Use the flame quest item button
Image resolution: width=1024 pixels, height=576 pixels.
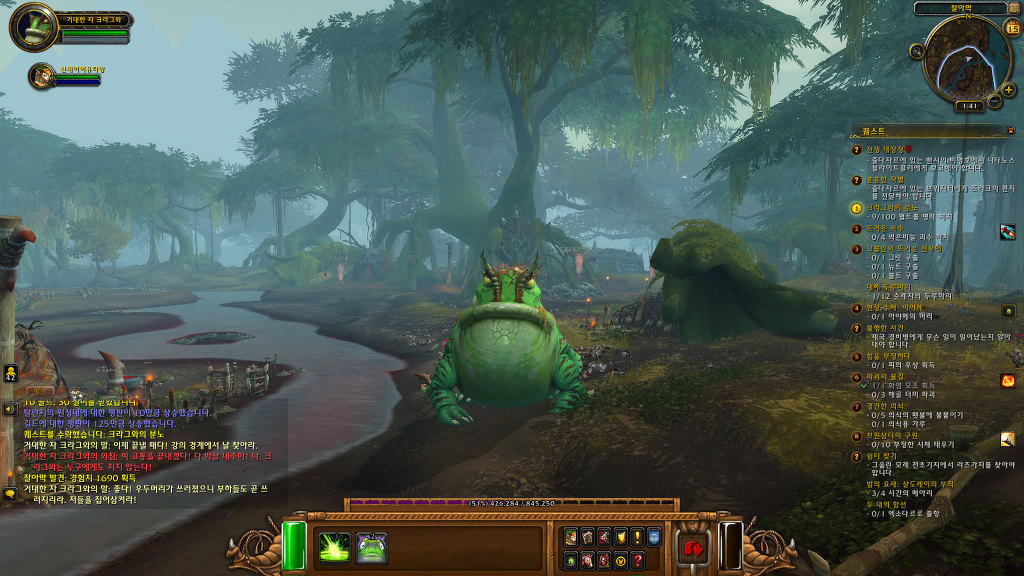point(1007,381)
